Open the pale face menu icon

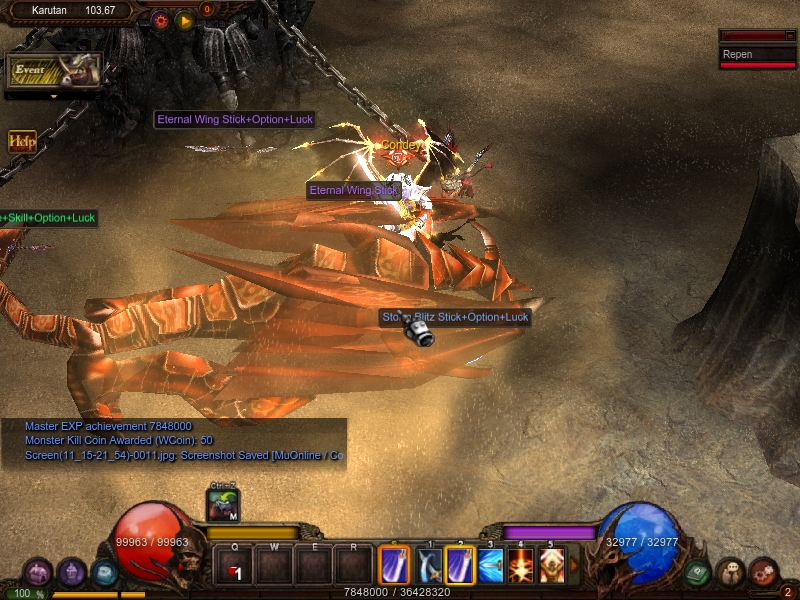point(730,572)
